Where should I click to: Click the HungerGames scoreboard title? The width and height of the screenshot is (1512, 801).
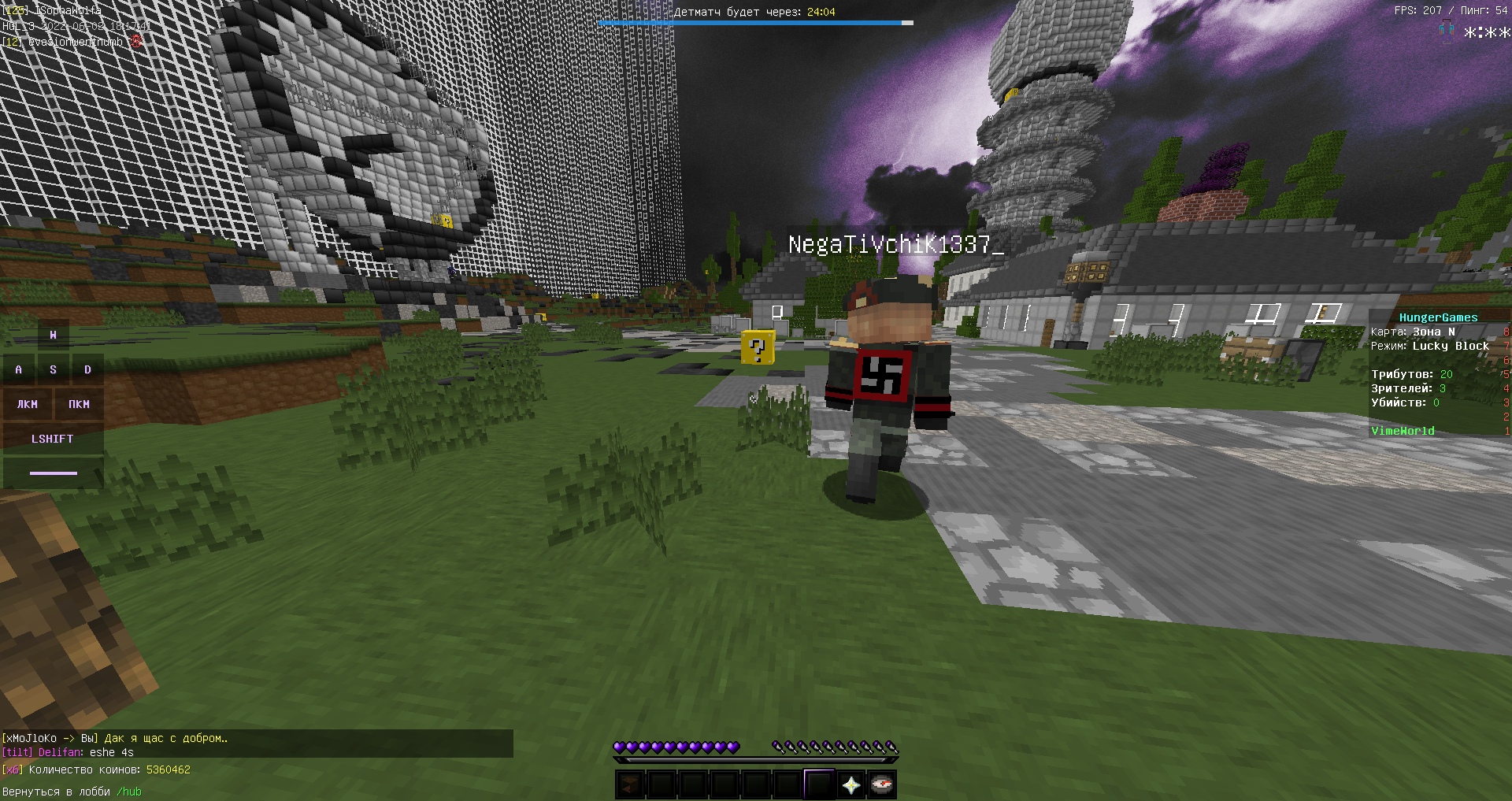tap(1440, 317)
